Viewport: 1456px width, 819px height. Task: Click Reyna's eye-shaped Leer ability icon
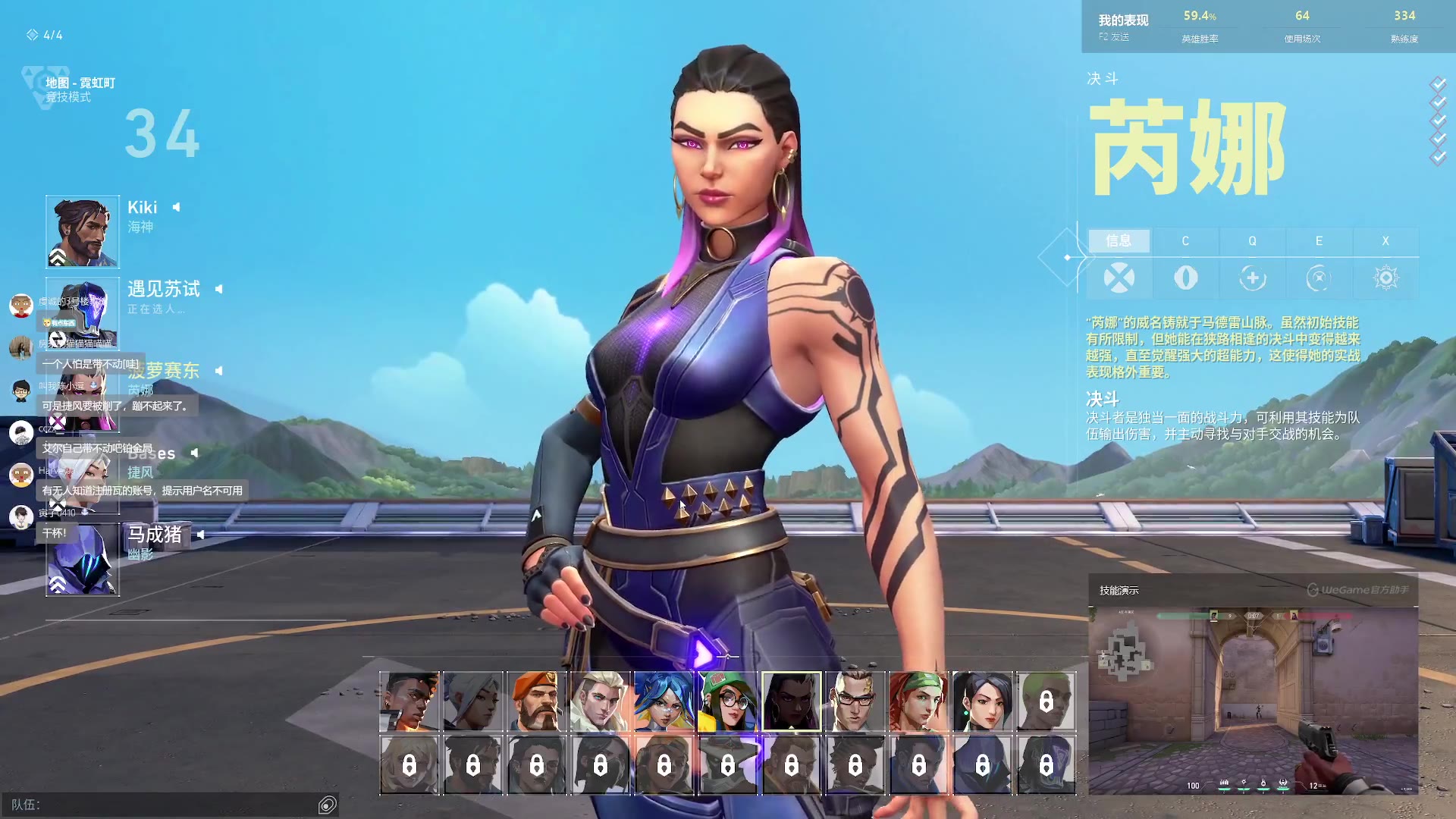click(1185, 278)
